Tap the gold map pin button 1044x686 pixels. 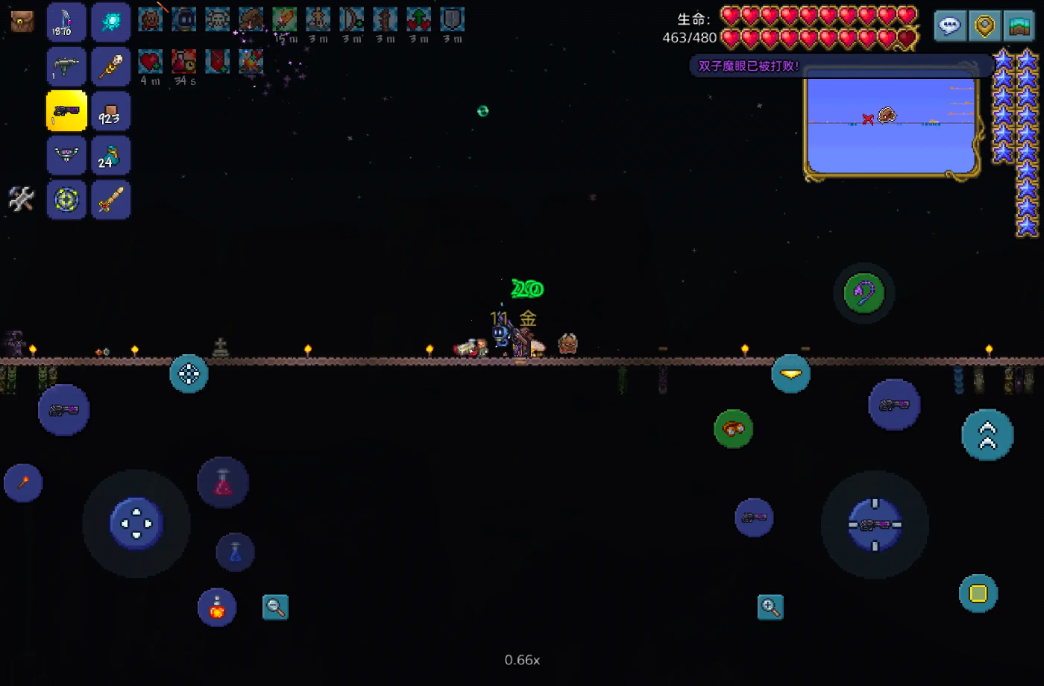[x=985, y=26]
